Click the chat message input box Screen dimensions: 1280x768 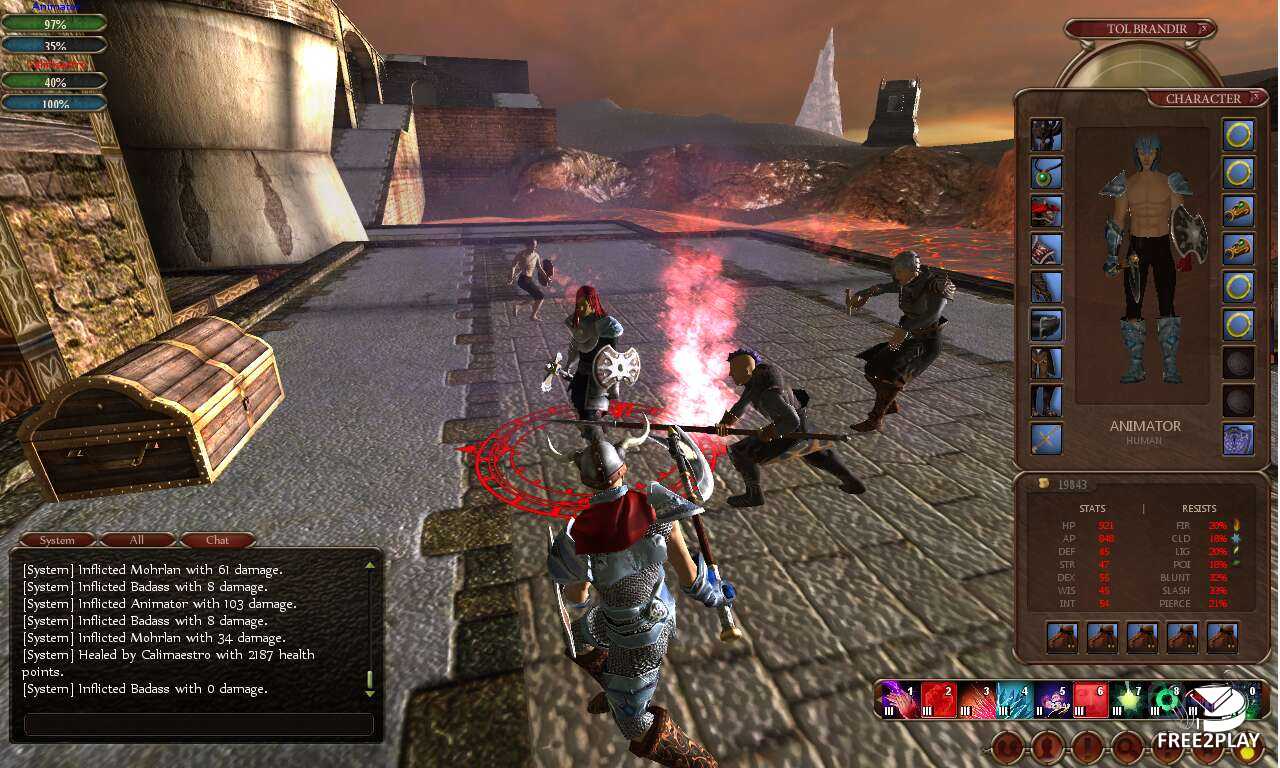(198, 724)
